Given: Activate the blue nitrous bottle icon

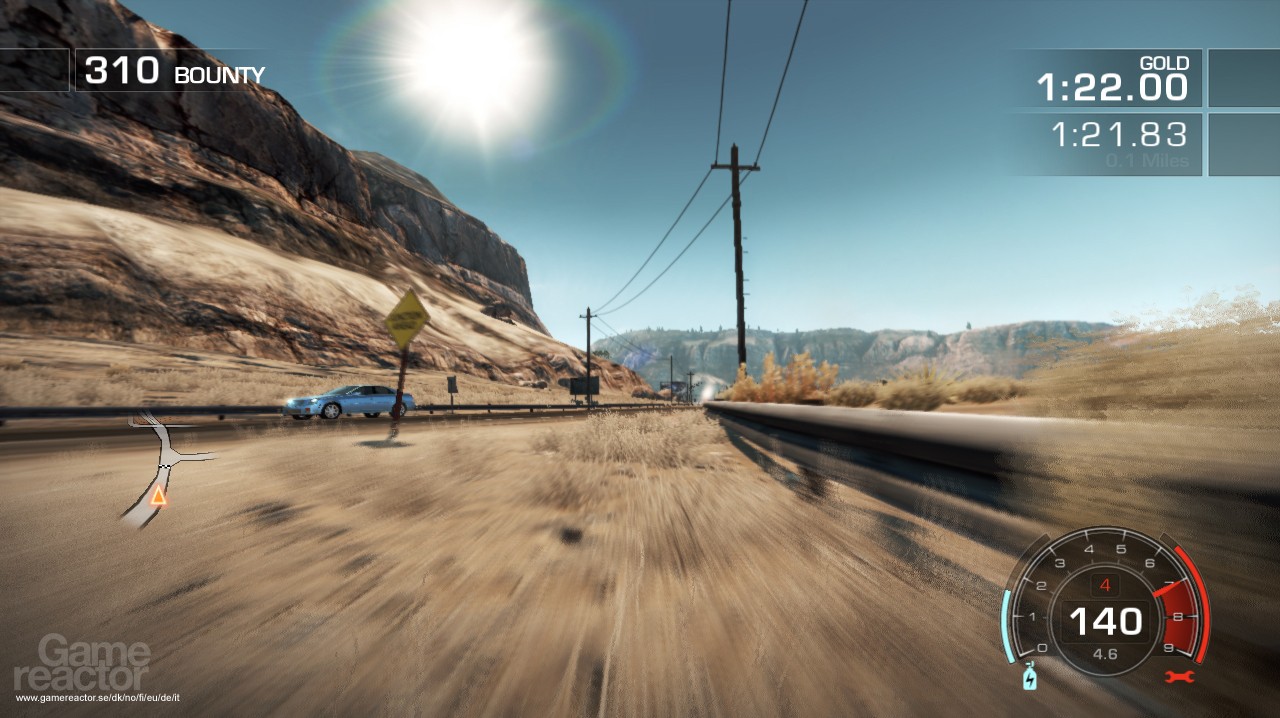Looking at the screenshot, I should [x=1029, y=679].
